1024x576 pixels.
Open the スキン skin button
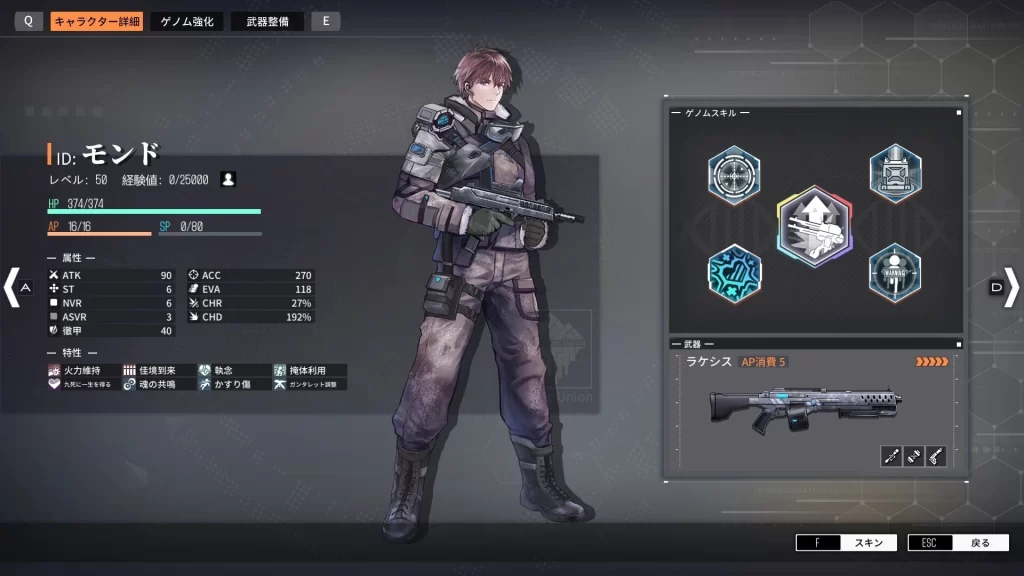coord(848,543)
